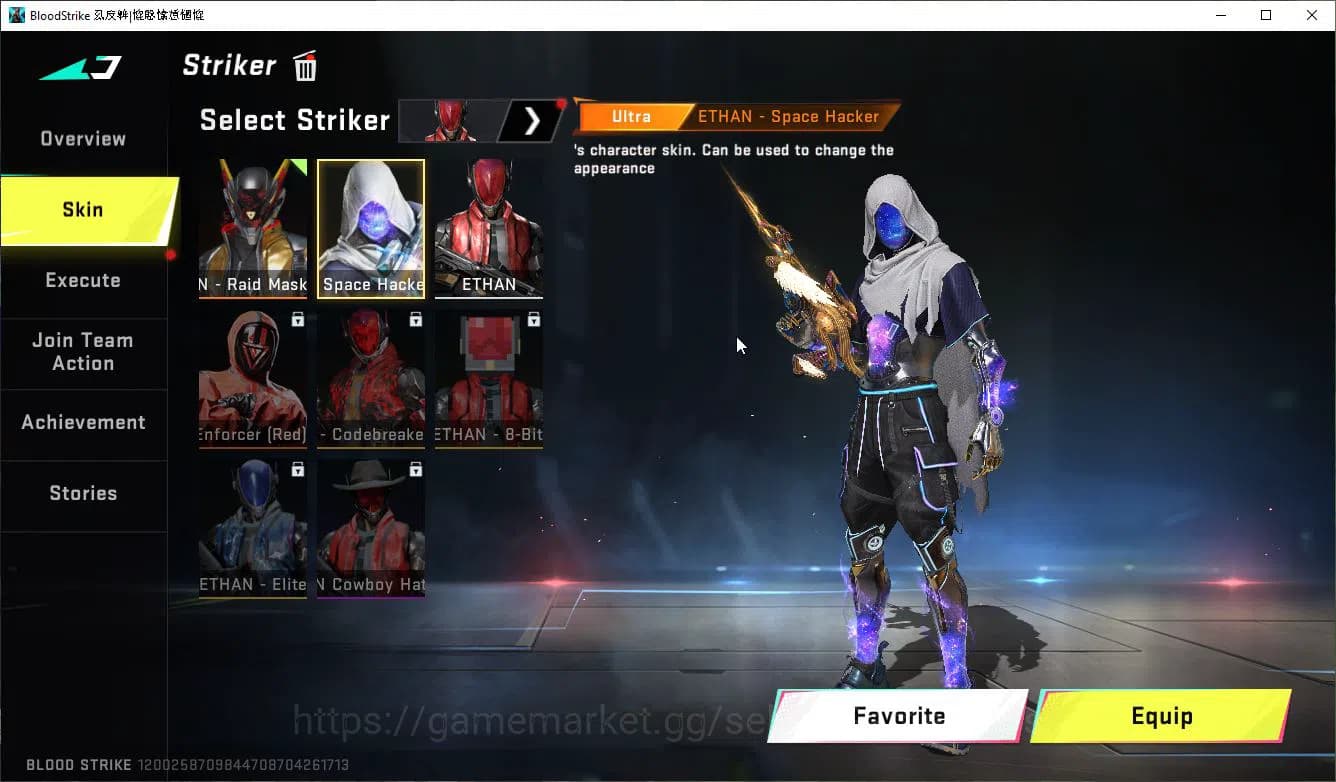Image resolution: width=1336 pixels, height=782 pixels.
Task: Toggle Favorite for Space Hacker skin
Action: pos(897,716)
